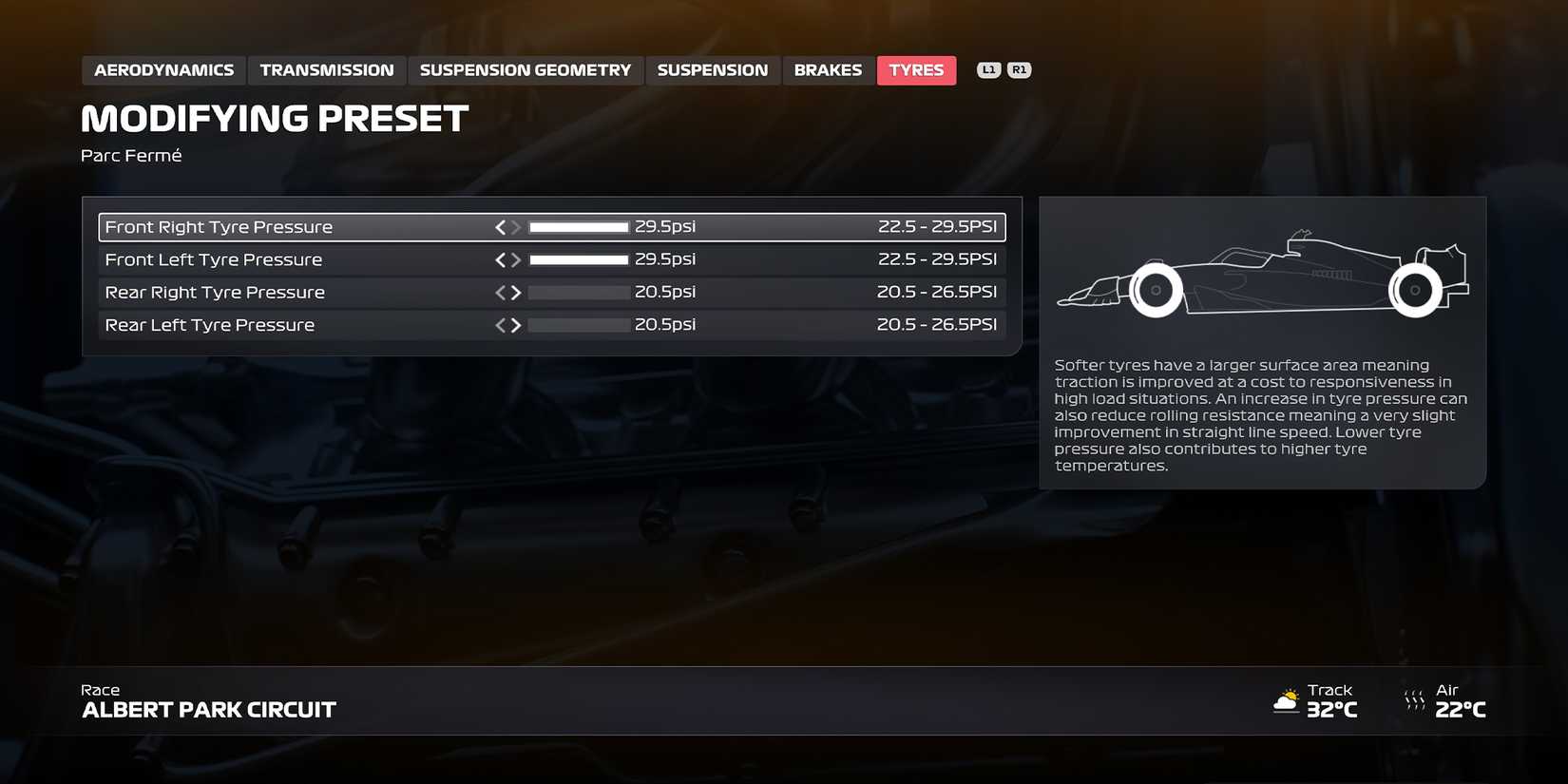Click the highlighted TYRES tab icon area

point(916,69)
